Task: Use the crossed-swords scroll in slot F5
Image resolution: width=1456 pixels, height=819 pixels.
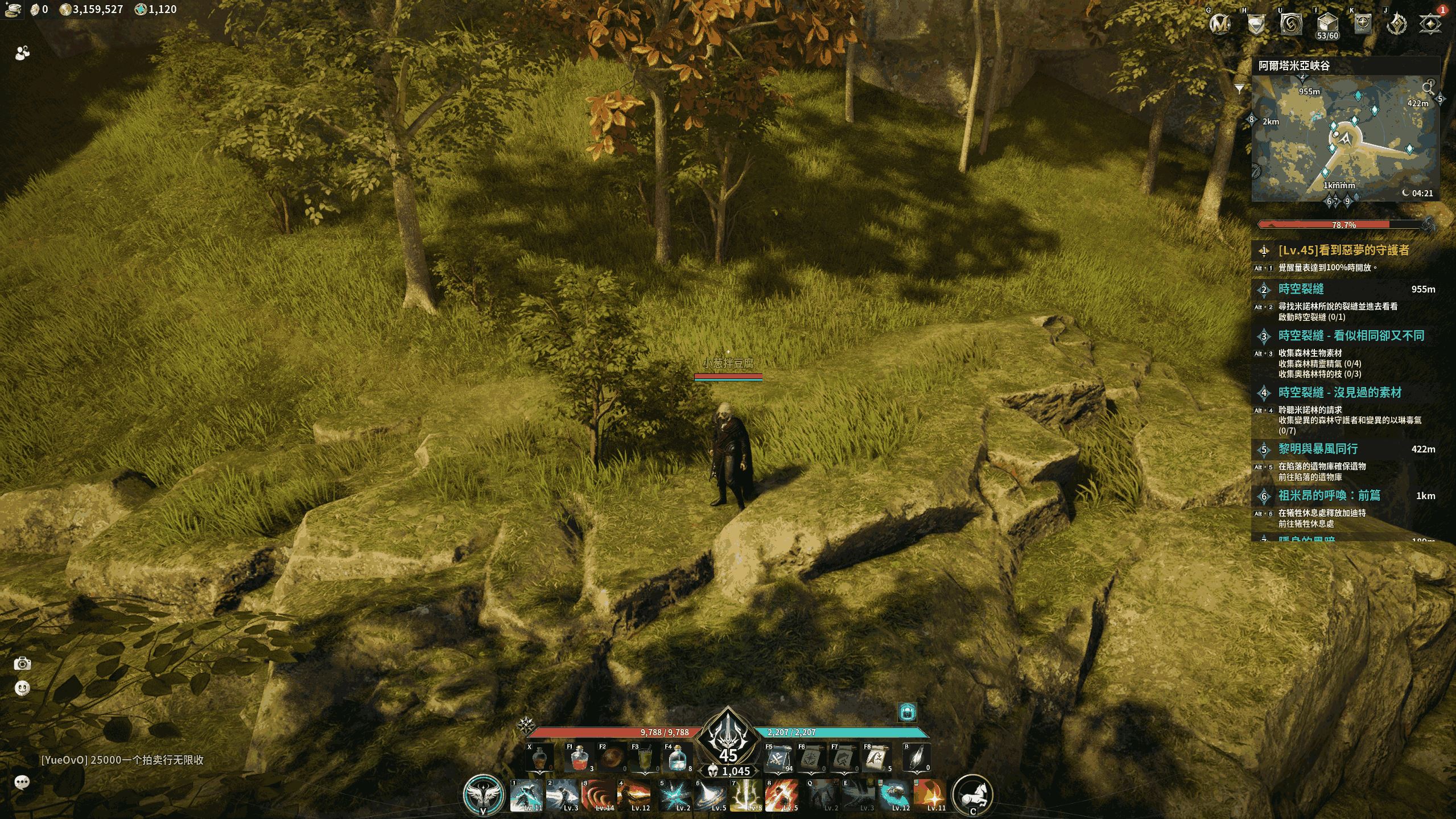Action: point(778,759)
